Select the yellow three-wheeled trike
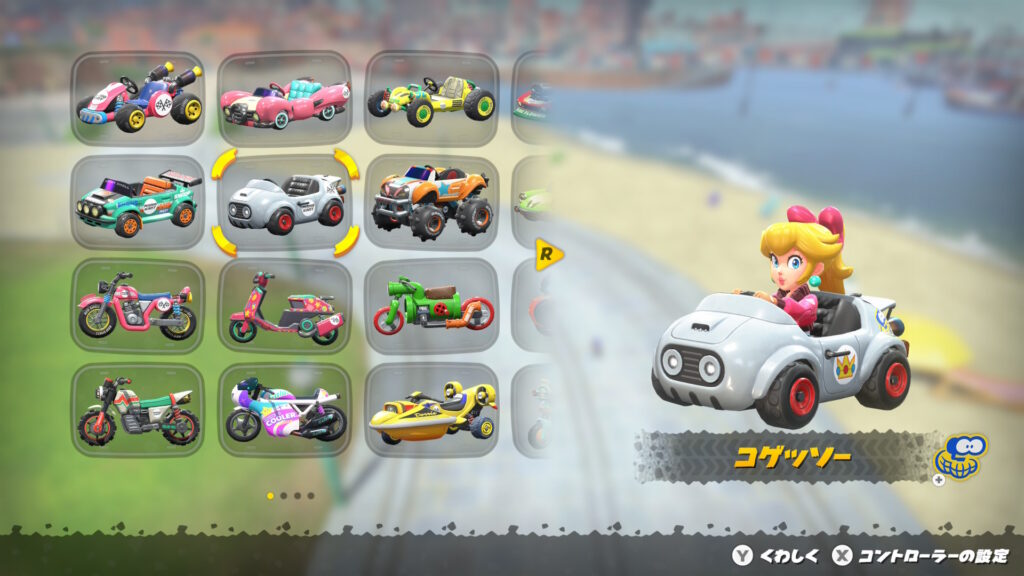 coord(431,410)
